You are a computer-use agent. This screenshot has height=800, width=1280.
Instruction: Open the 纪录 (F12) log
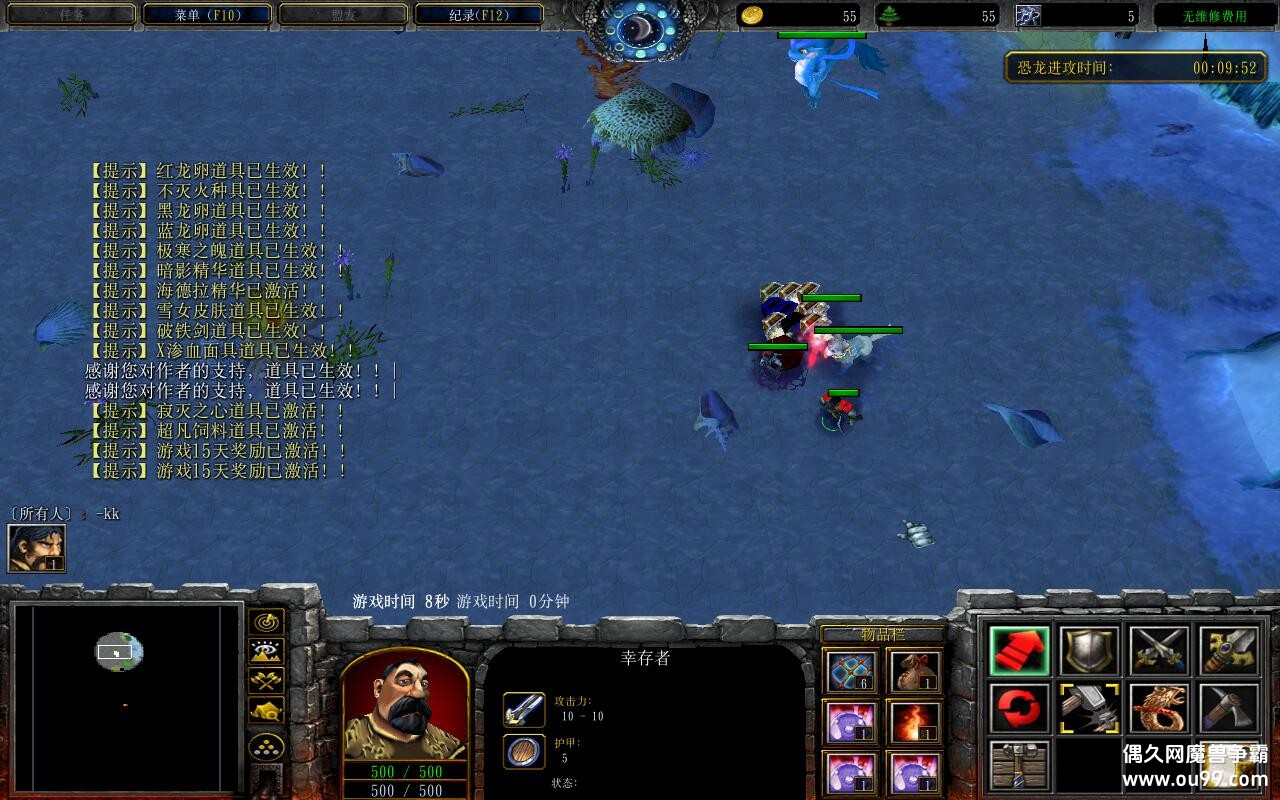(479, 15)
